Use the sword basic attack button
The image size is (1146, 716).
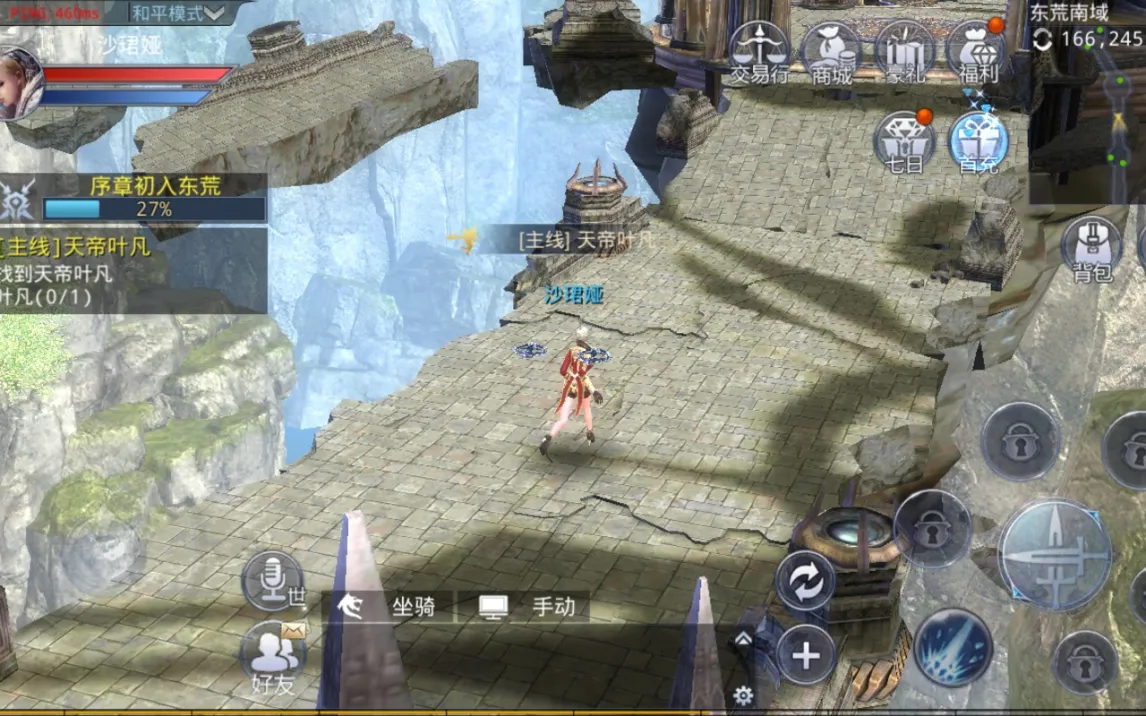tap(1055, 555)
